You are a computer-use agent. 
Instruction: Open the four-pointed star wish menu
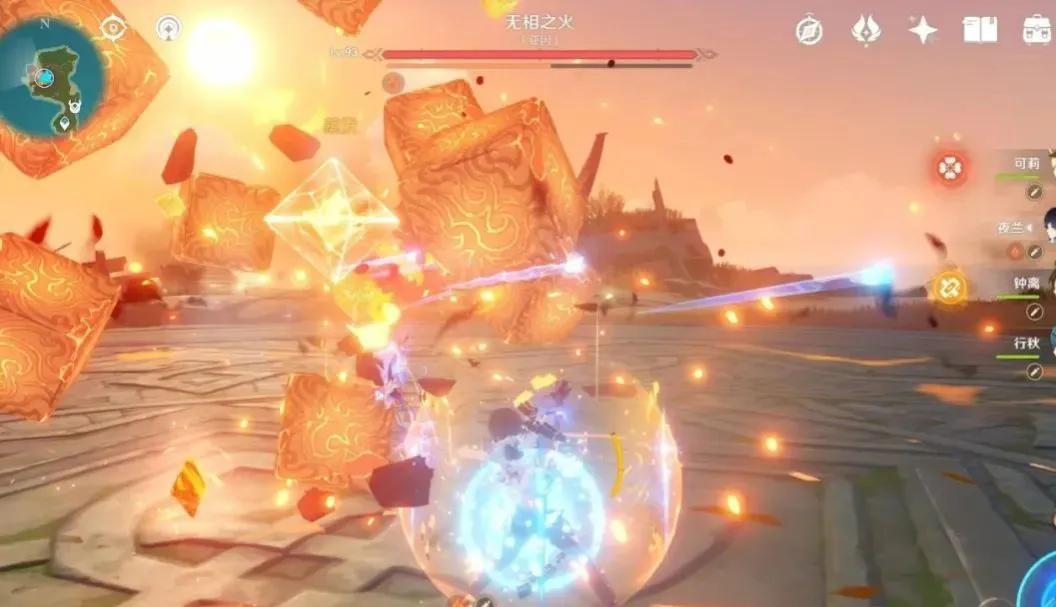(923, 30)
